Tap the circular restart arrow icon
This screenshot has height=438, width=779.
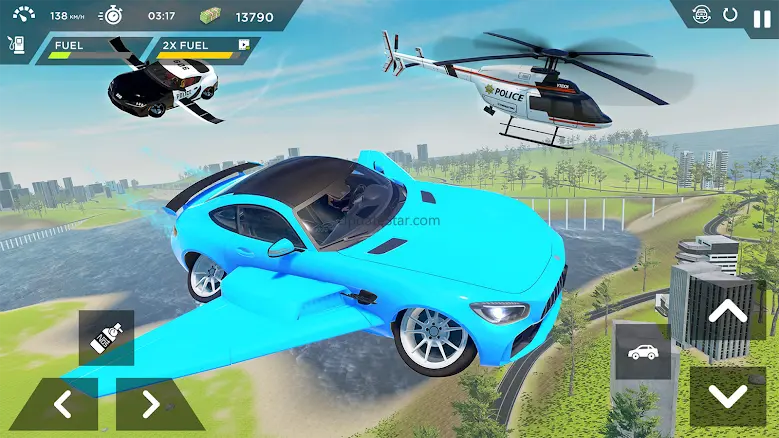(x=731, y=15)
